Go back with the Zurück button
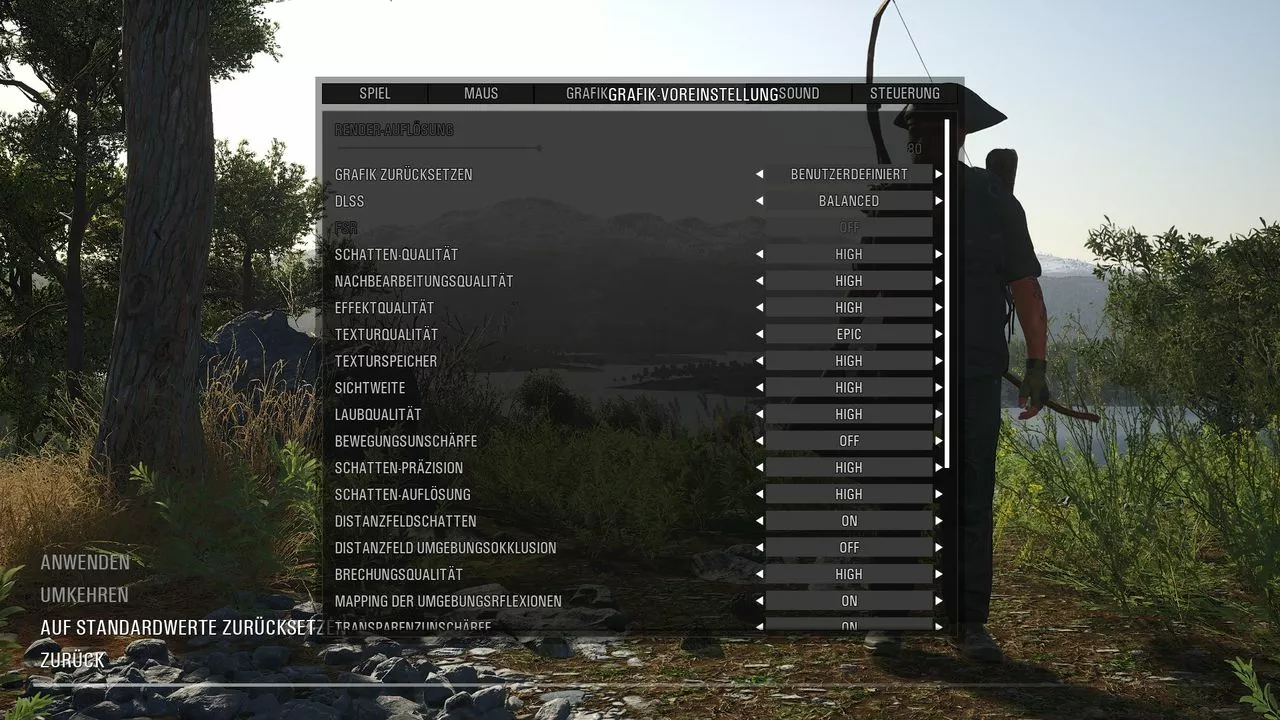1280x720 pixels. coord(73,660)
